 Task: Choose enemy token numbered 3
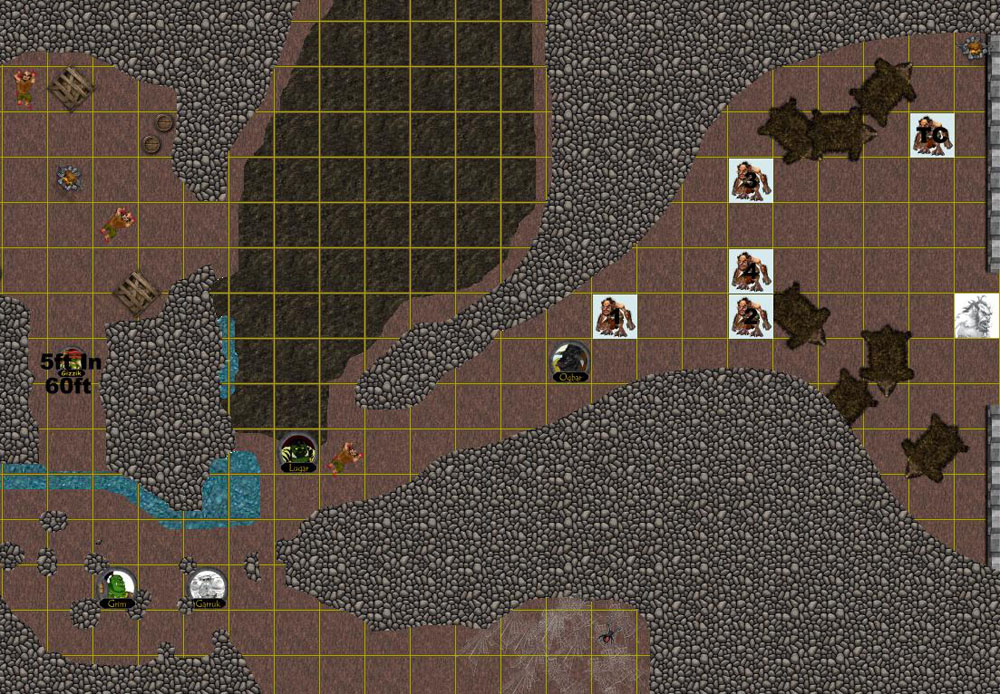[x=751, y=180]
